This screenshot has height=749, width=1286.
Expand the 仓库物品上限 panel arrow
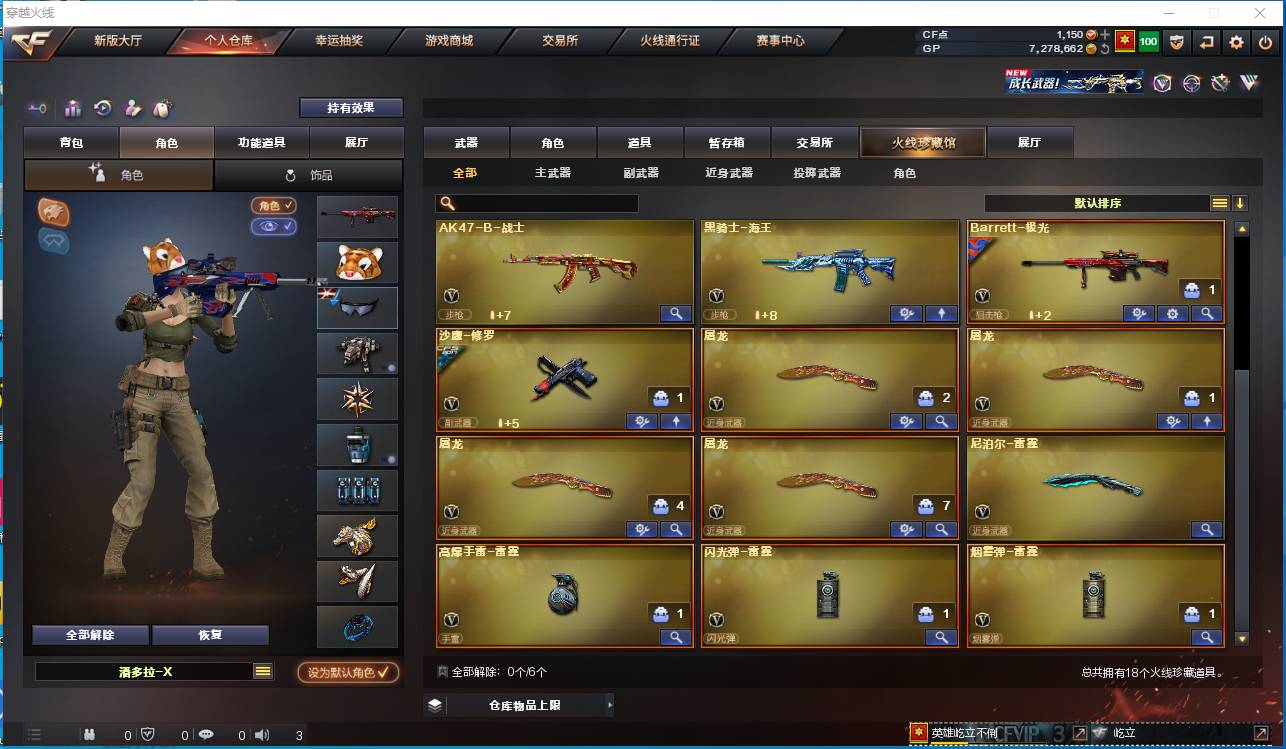point(609,705)
